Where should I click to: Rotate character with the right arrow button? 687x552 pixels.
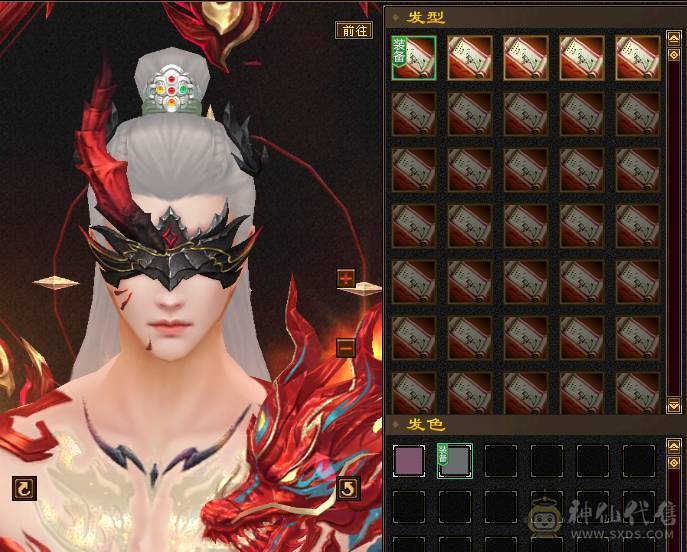pyautogui.click(x=348, y=488)
